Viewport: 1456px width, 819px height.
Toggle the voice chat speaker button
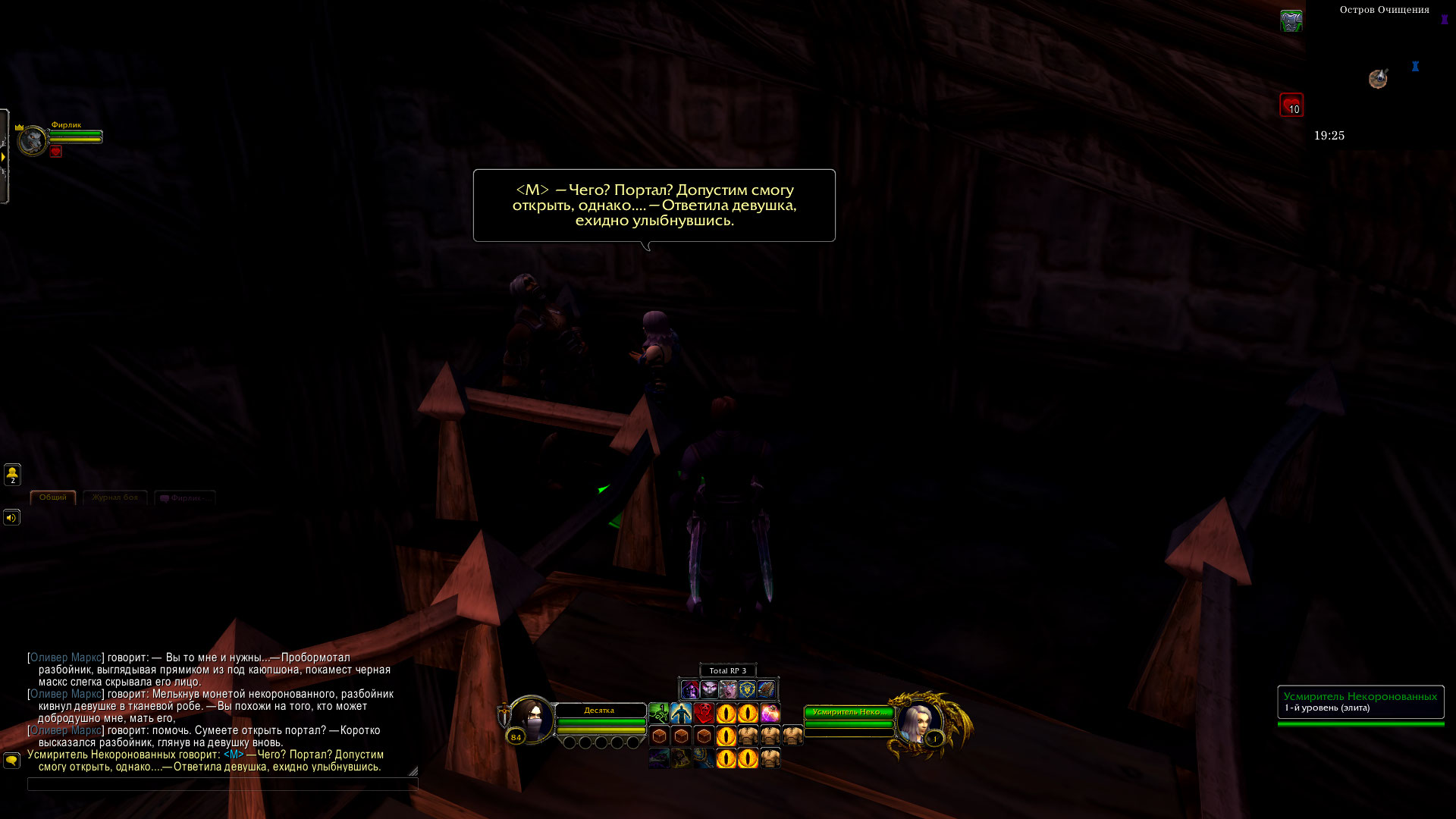point(12,518)
